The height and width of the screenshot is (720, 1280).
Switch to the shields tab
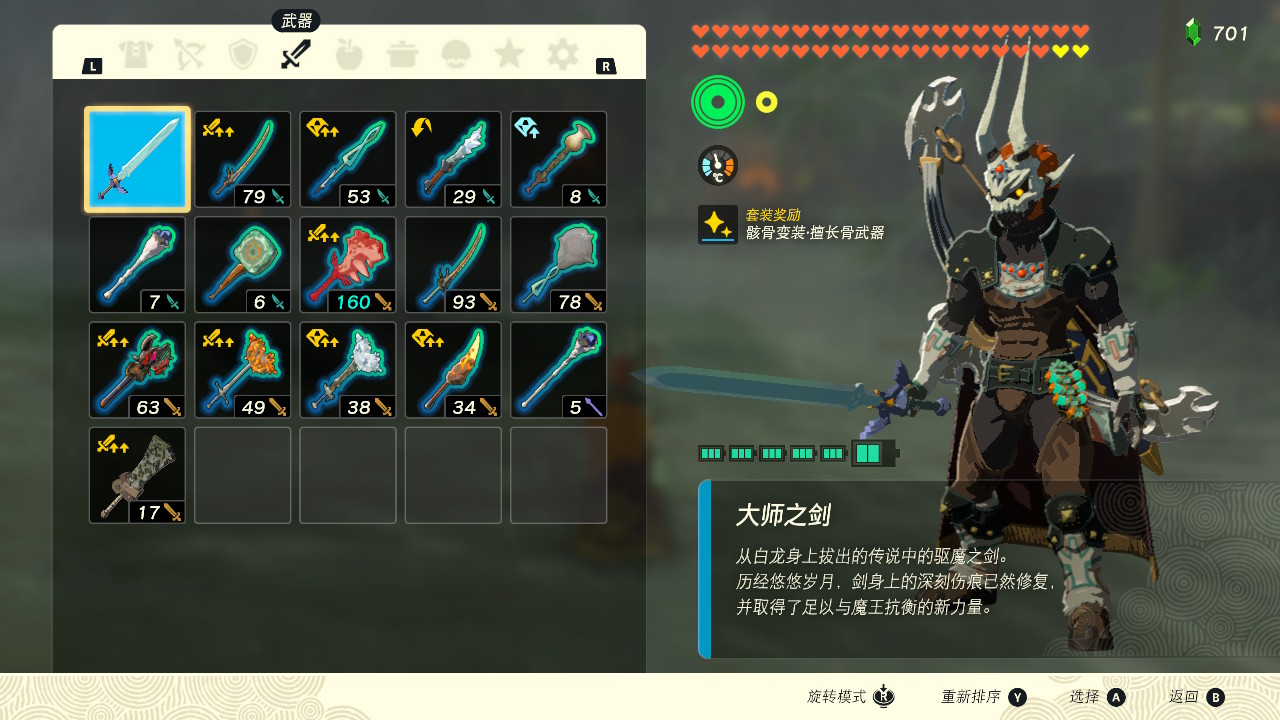click(243, 54)
